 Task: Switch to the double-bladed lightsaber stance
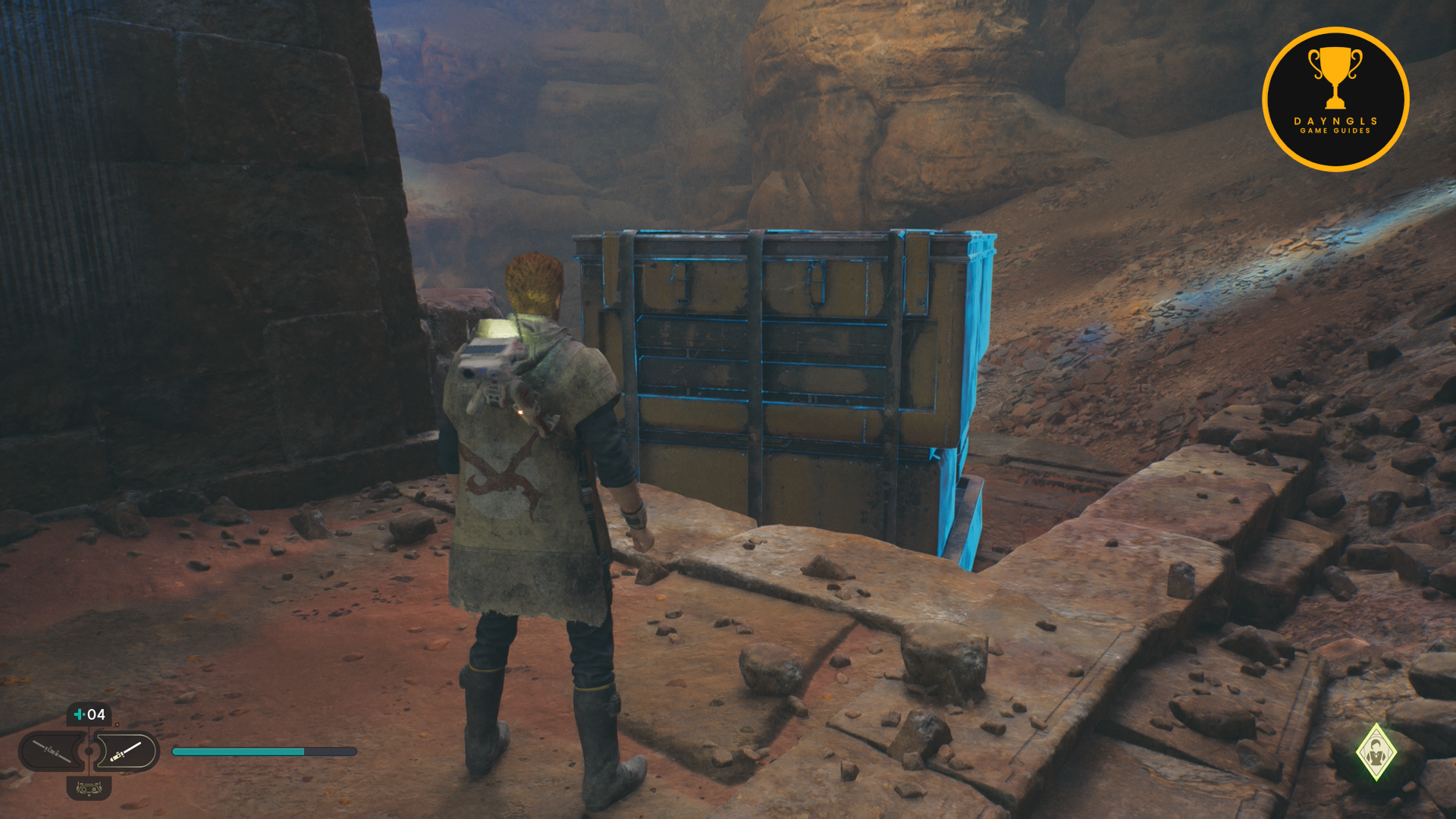click(x=52, y=752)
